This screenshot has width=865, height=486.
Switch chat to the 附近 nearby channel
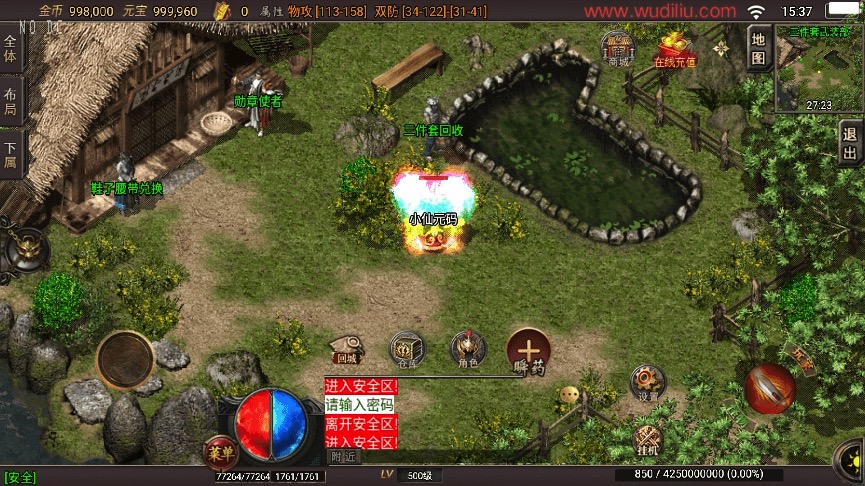(x=343, y=456)
